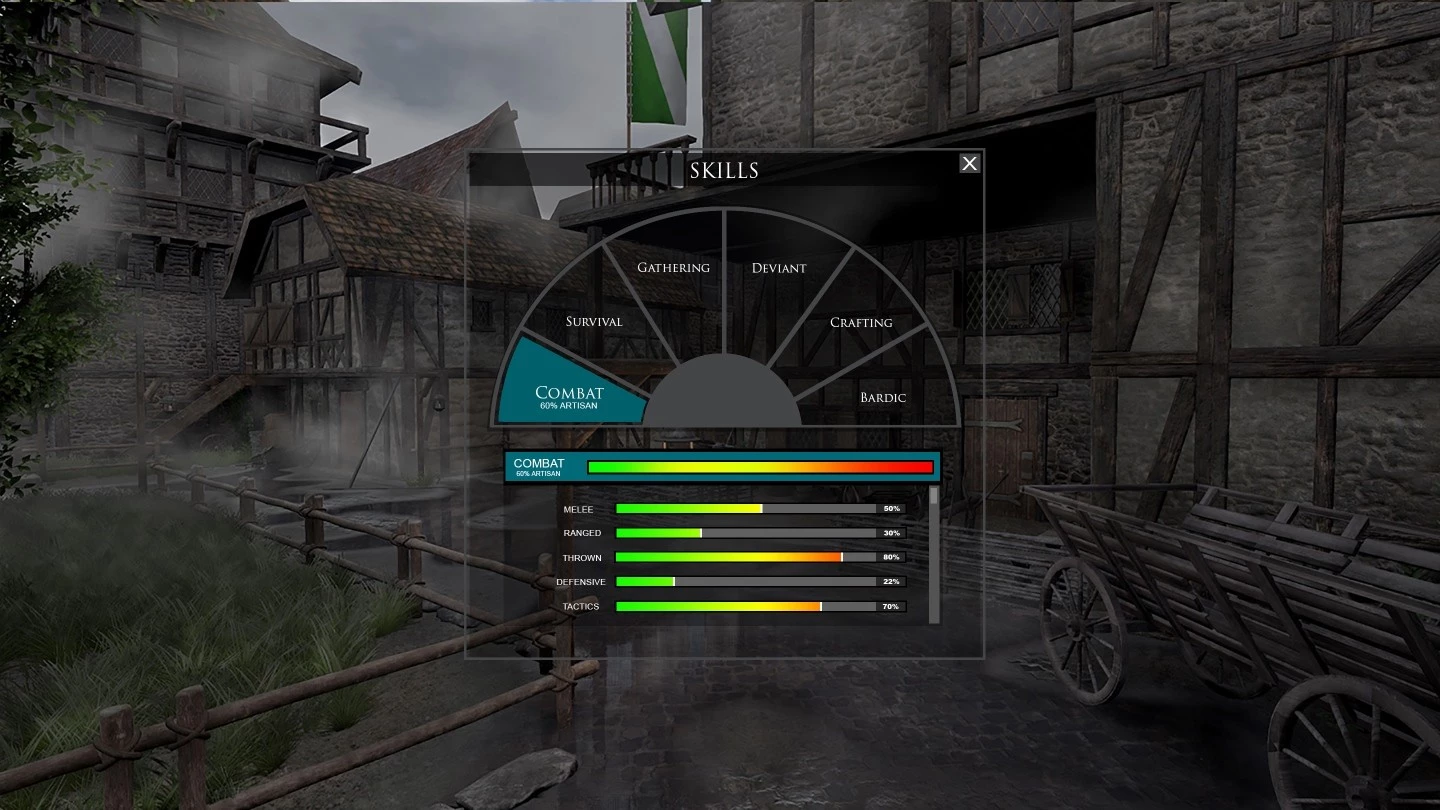Show the Crafting skill category

click(861, 322)
